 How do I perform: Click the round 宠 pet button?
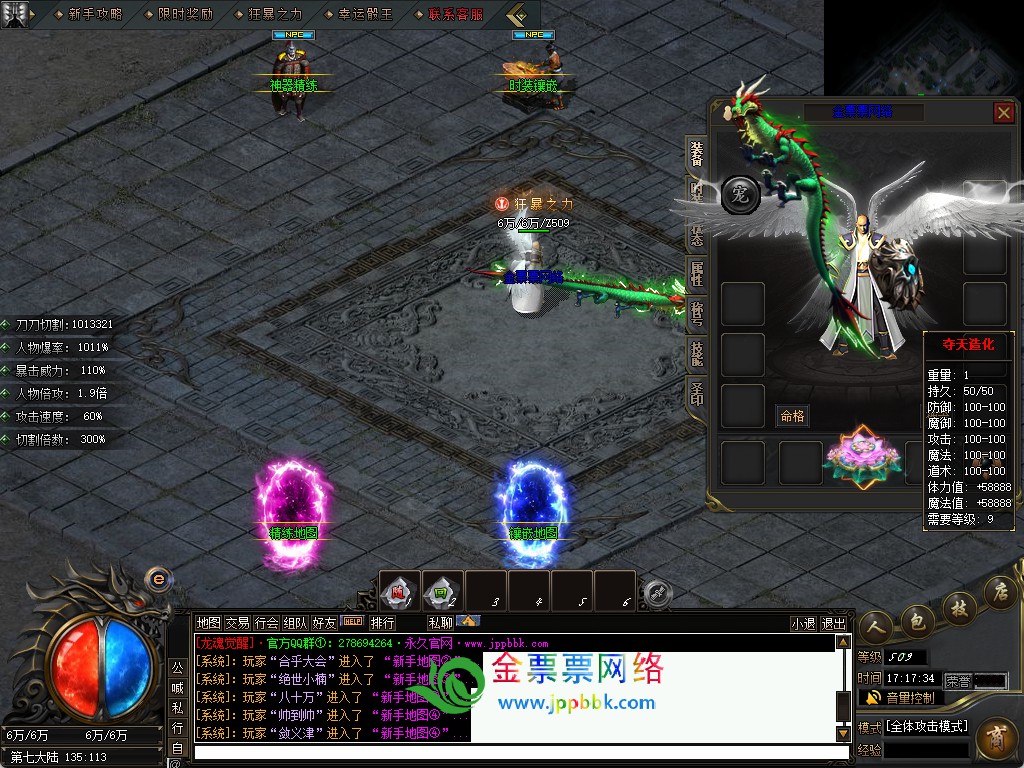740,193
